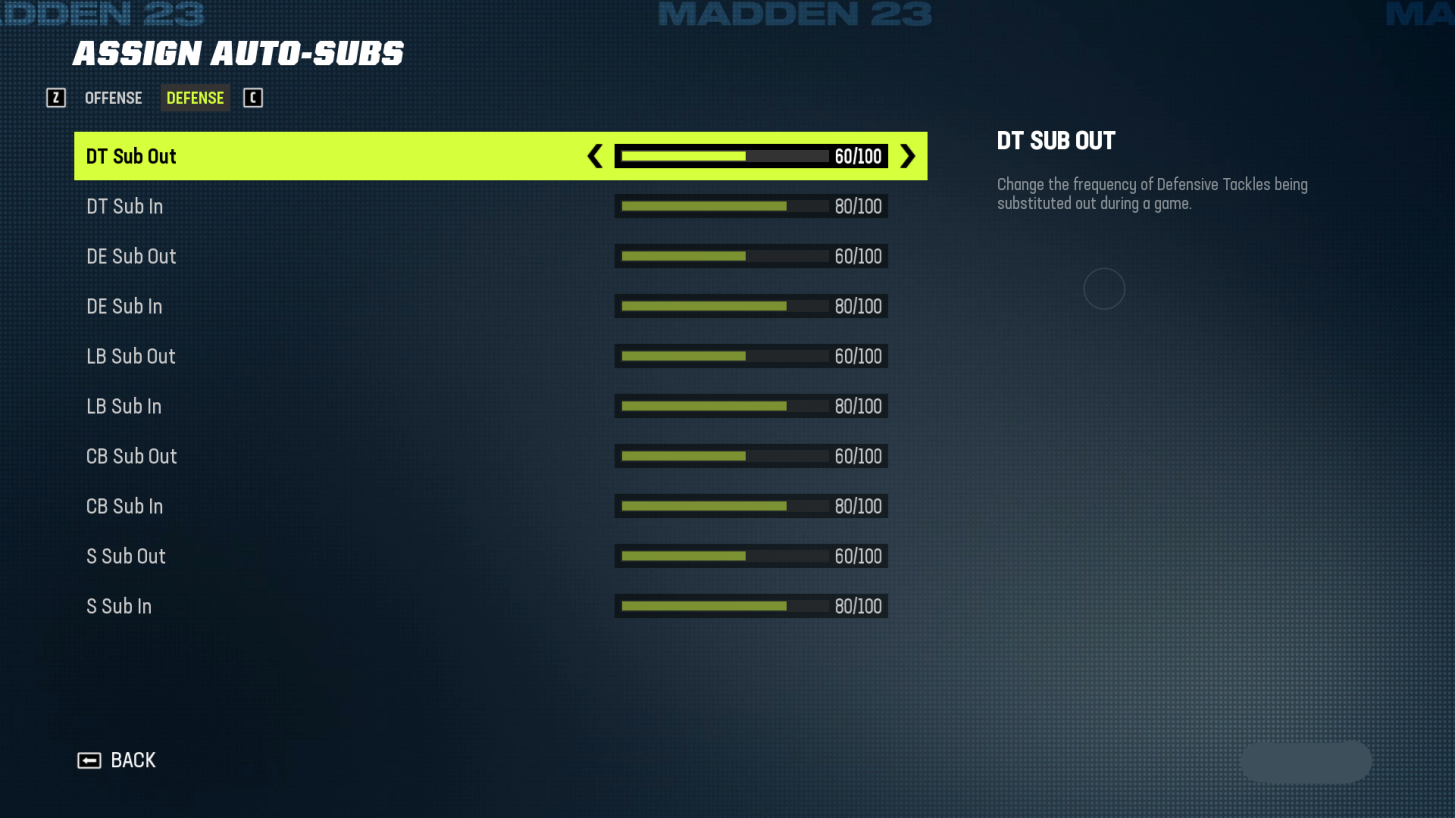
Task: Click the BACK button
Action: click(131, 760)
